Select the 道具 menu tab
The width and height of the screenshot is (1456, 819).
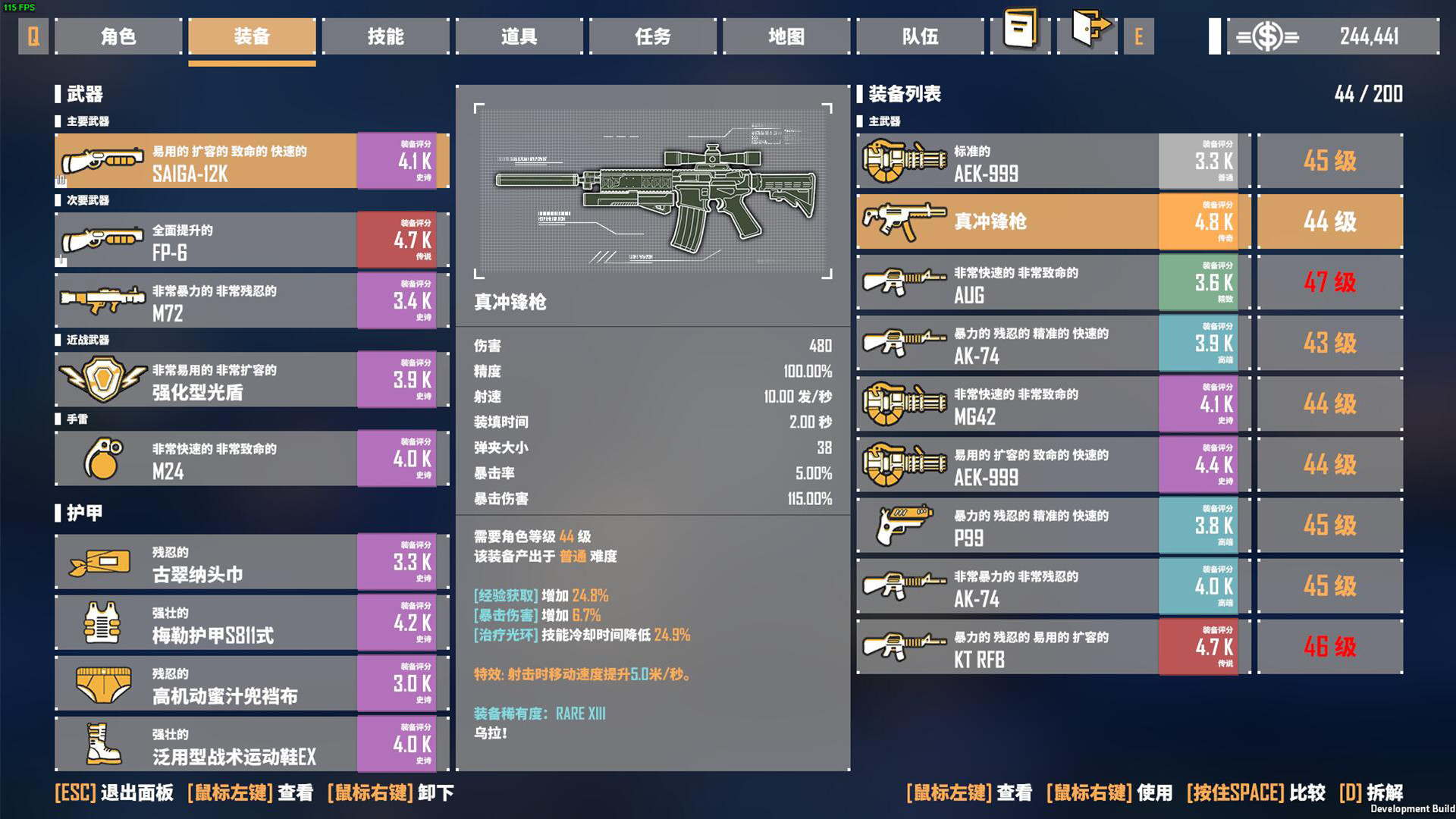pos(519,36)
